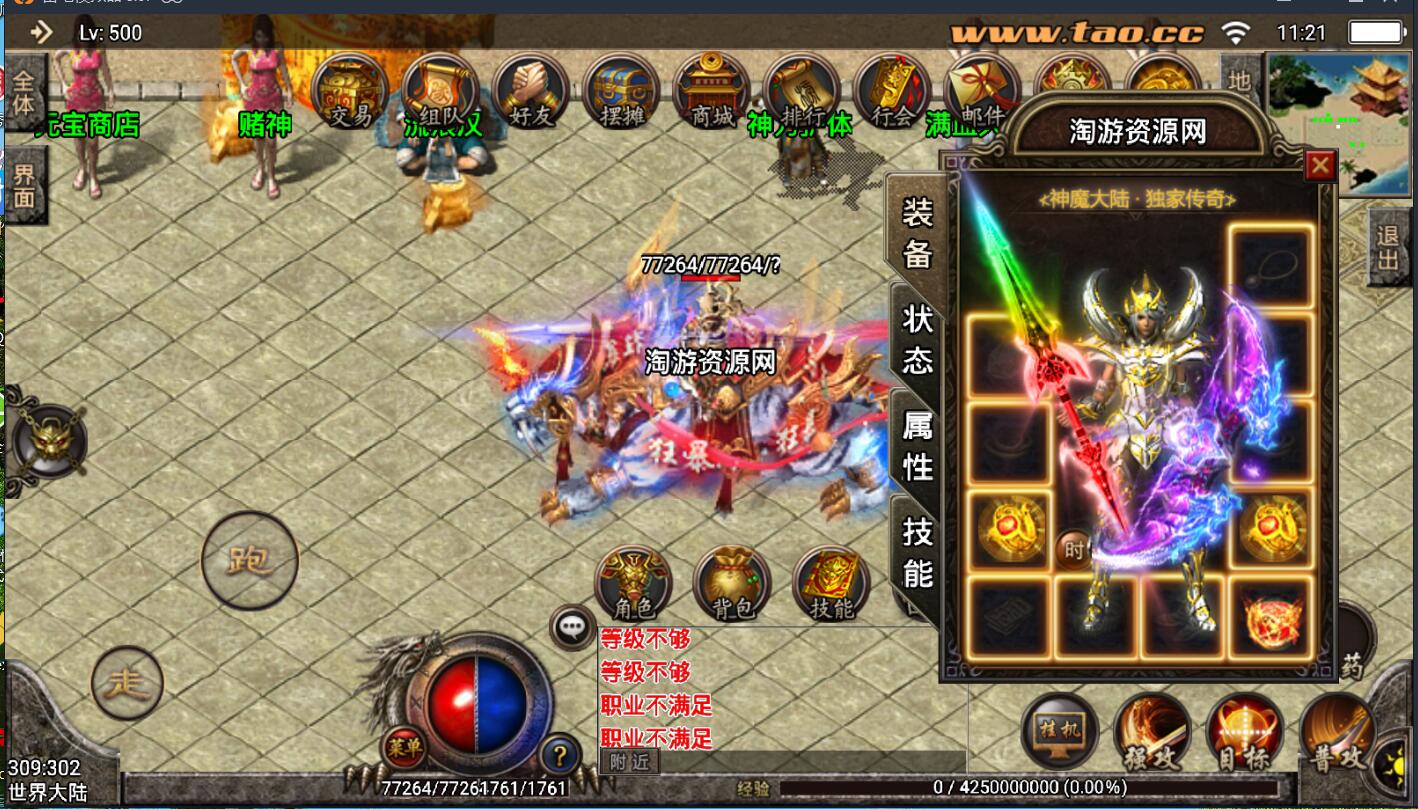This screenshot has width=1418, height=809.
Task: View the 排行 rankings
Action: (801, 92)
